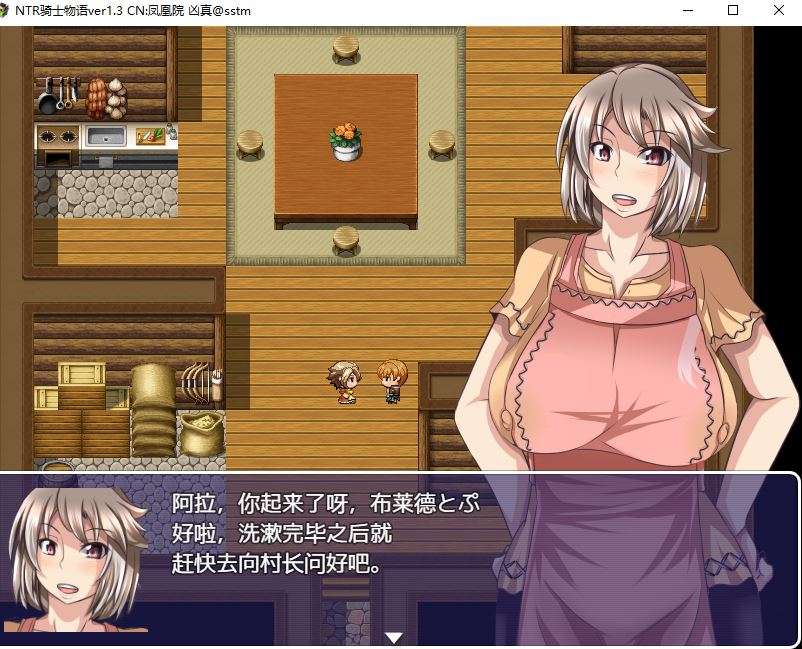Minimize the game window
Screen dimensions: 802x649
point(687,10)
